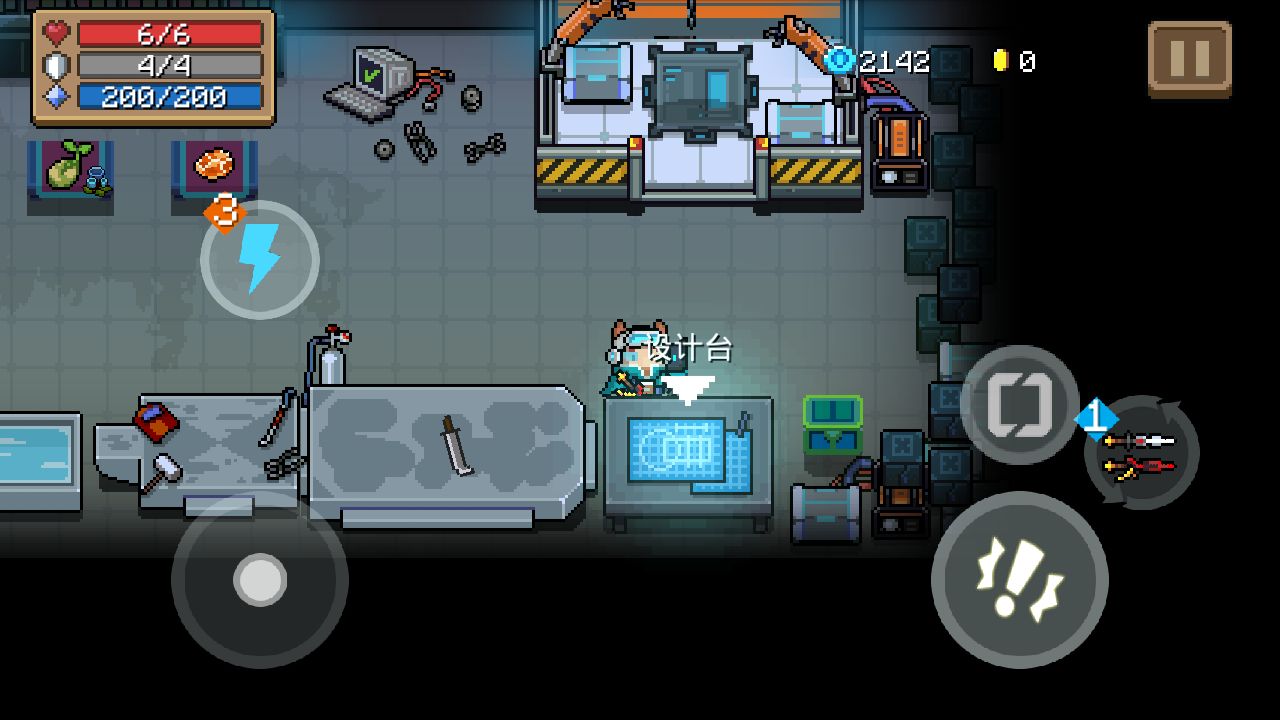Tap the attack button with exclamation marks
This screenshot has width=1280, height=720.
tap(1019, 579)
